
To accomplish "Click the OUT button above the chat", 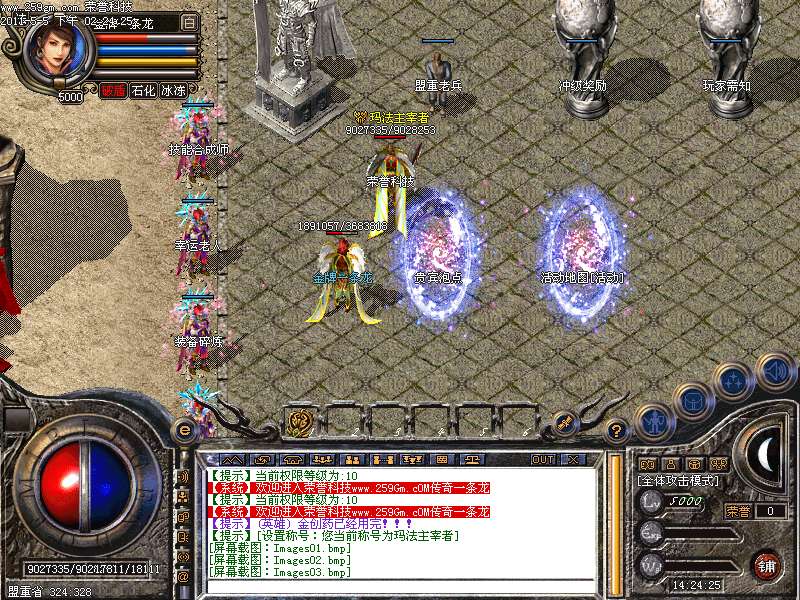I will [543, 459].
